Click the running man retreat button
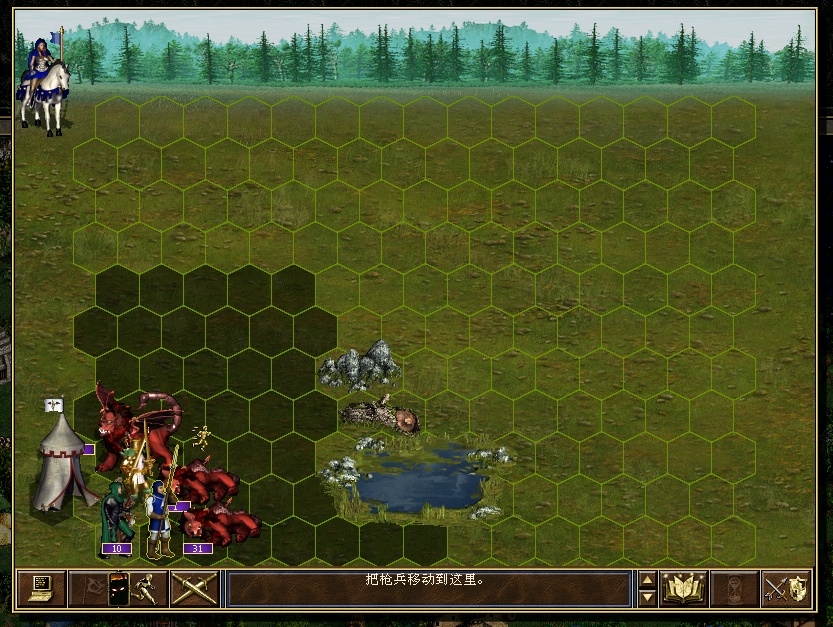Viewport: 833px width, 627px height. click(x=144, y=589)
